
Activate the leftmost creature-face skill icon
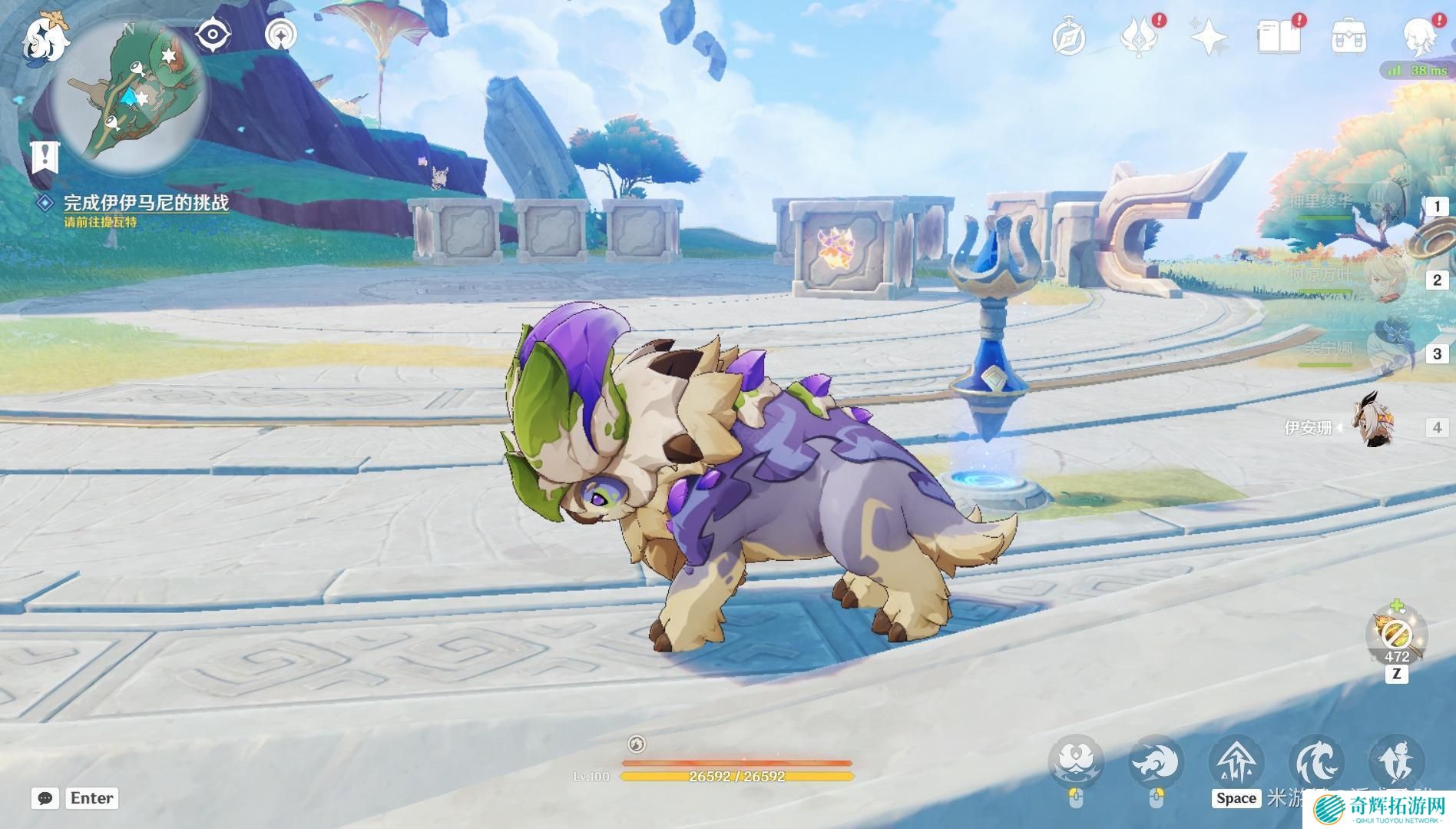(x=1077, y=762)
